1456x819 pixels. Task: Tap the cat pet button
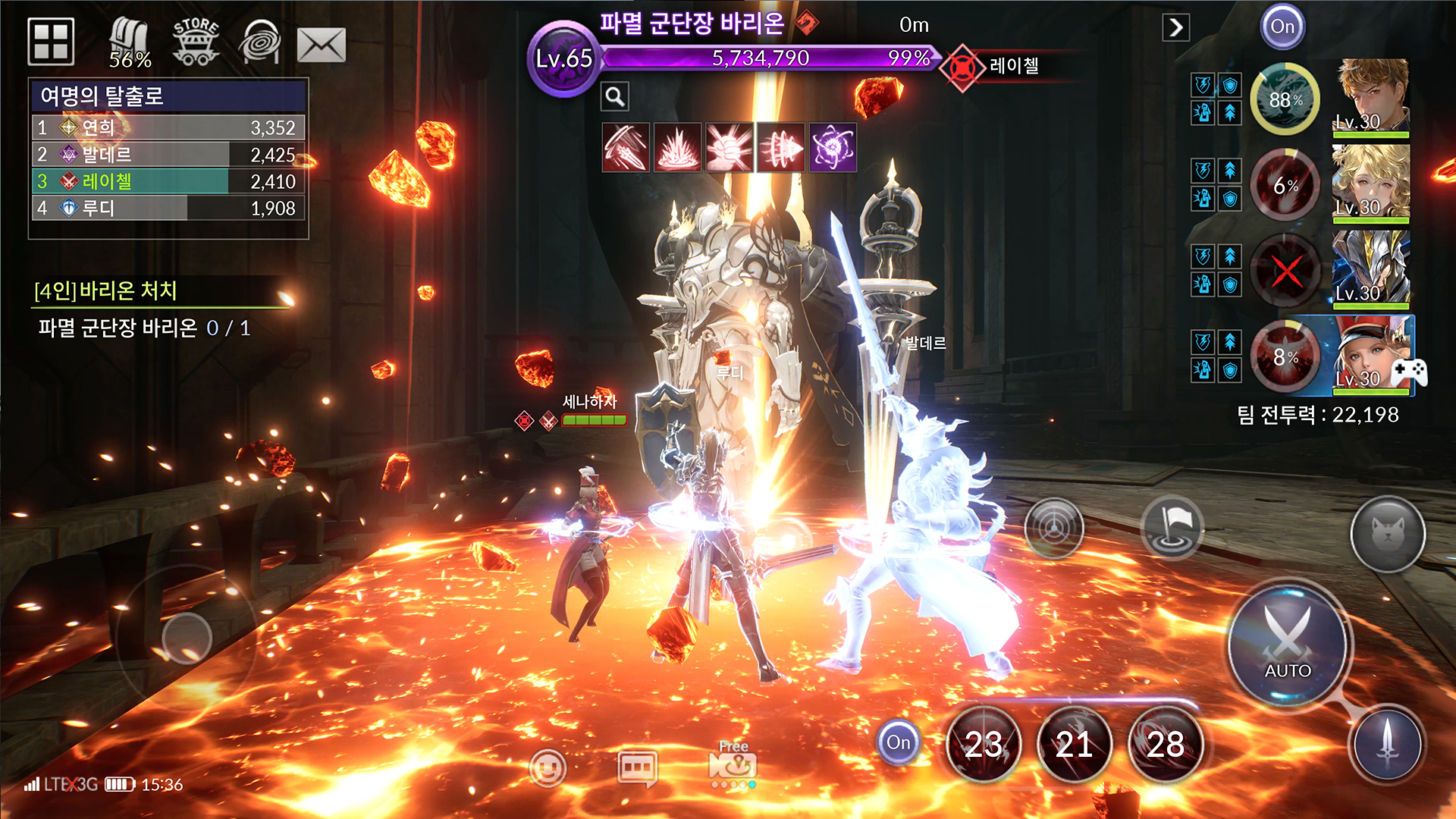(x=1388, y=535)
